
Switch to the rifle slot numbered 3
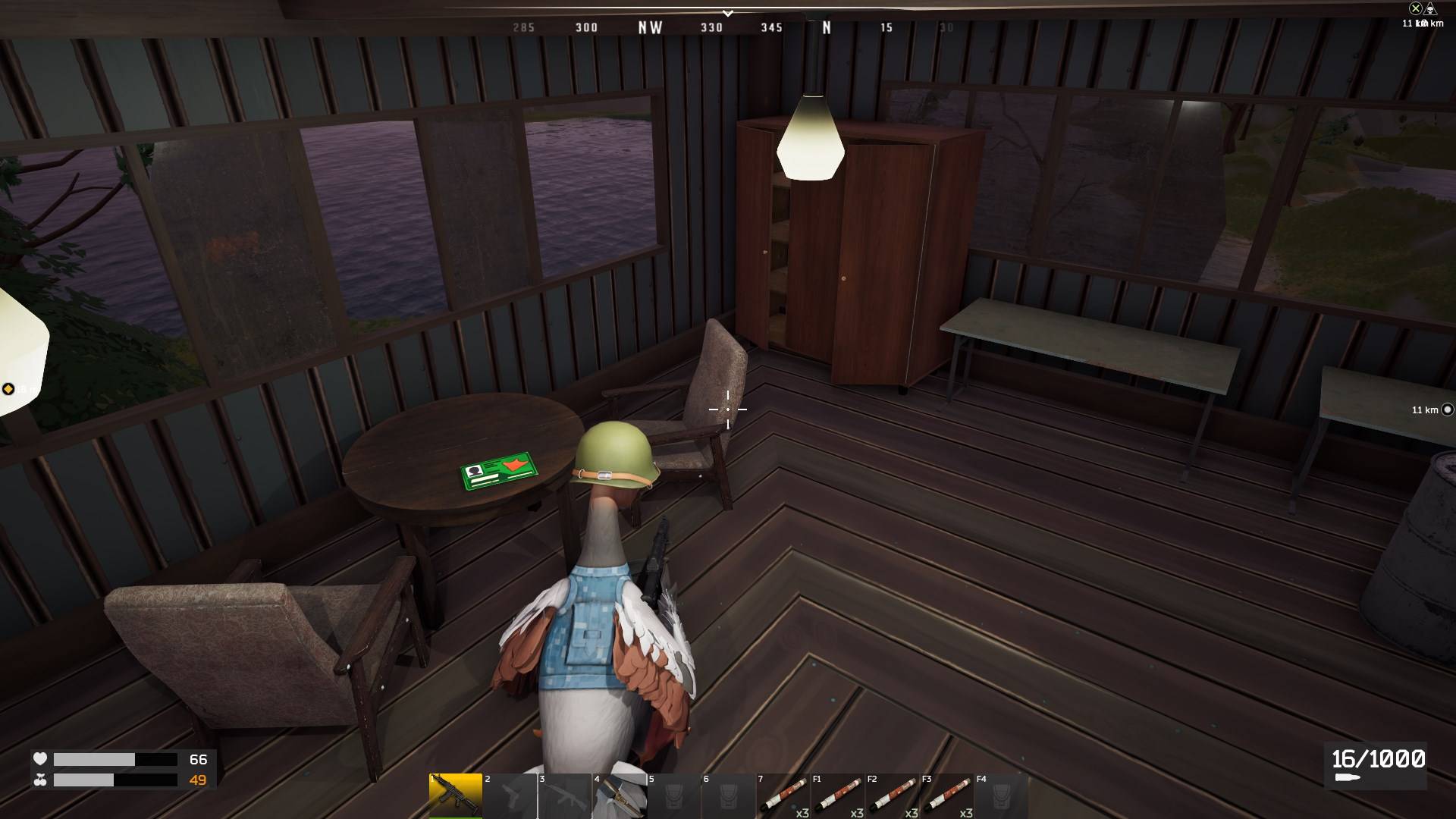565,795
